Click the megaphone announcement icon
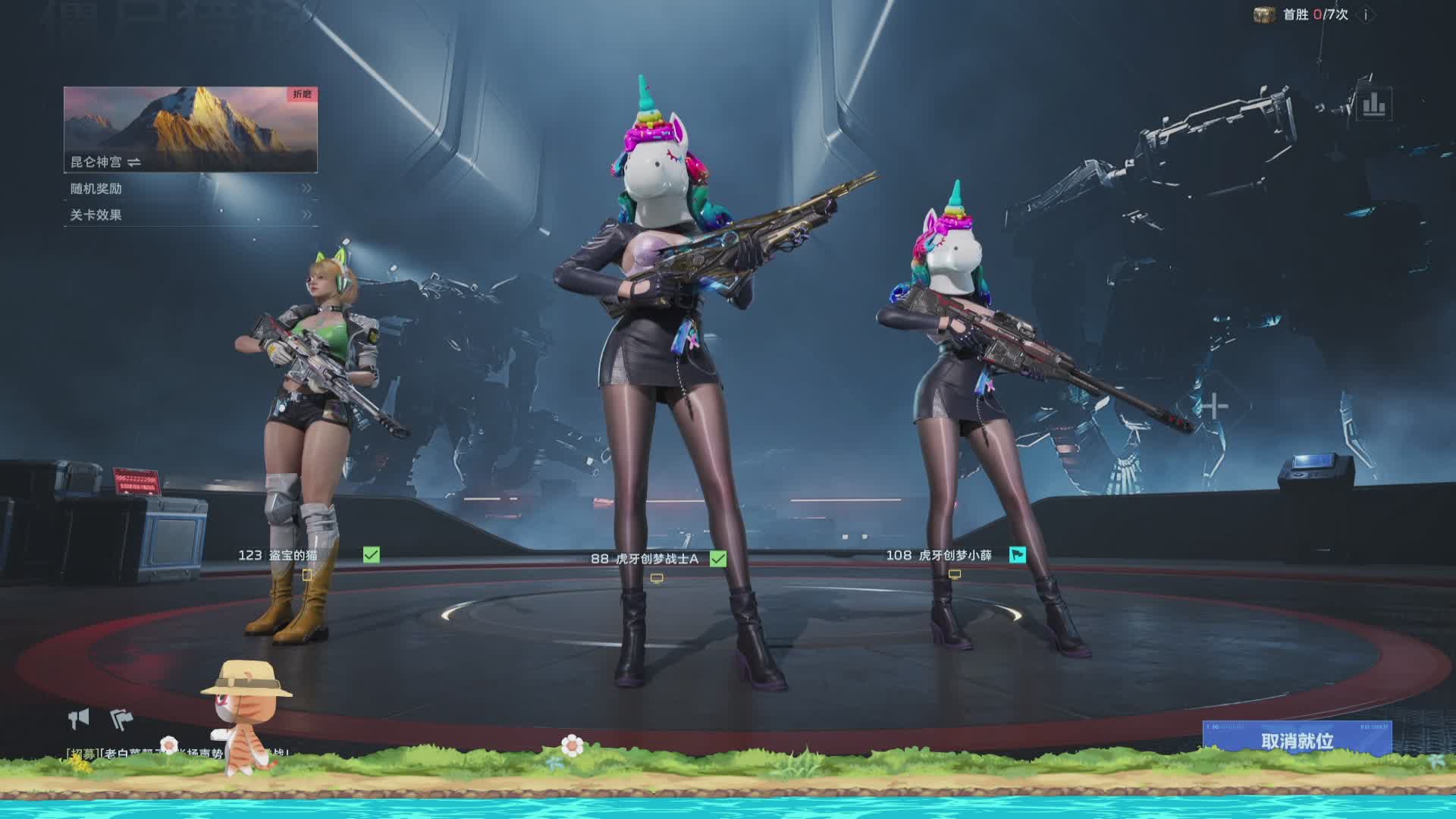This screenshot has width=1456, height=819. (x=79, y=717)
